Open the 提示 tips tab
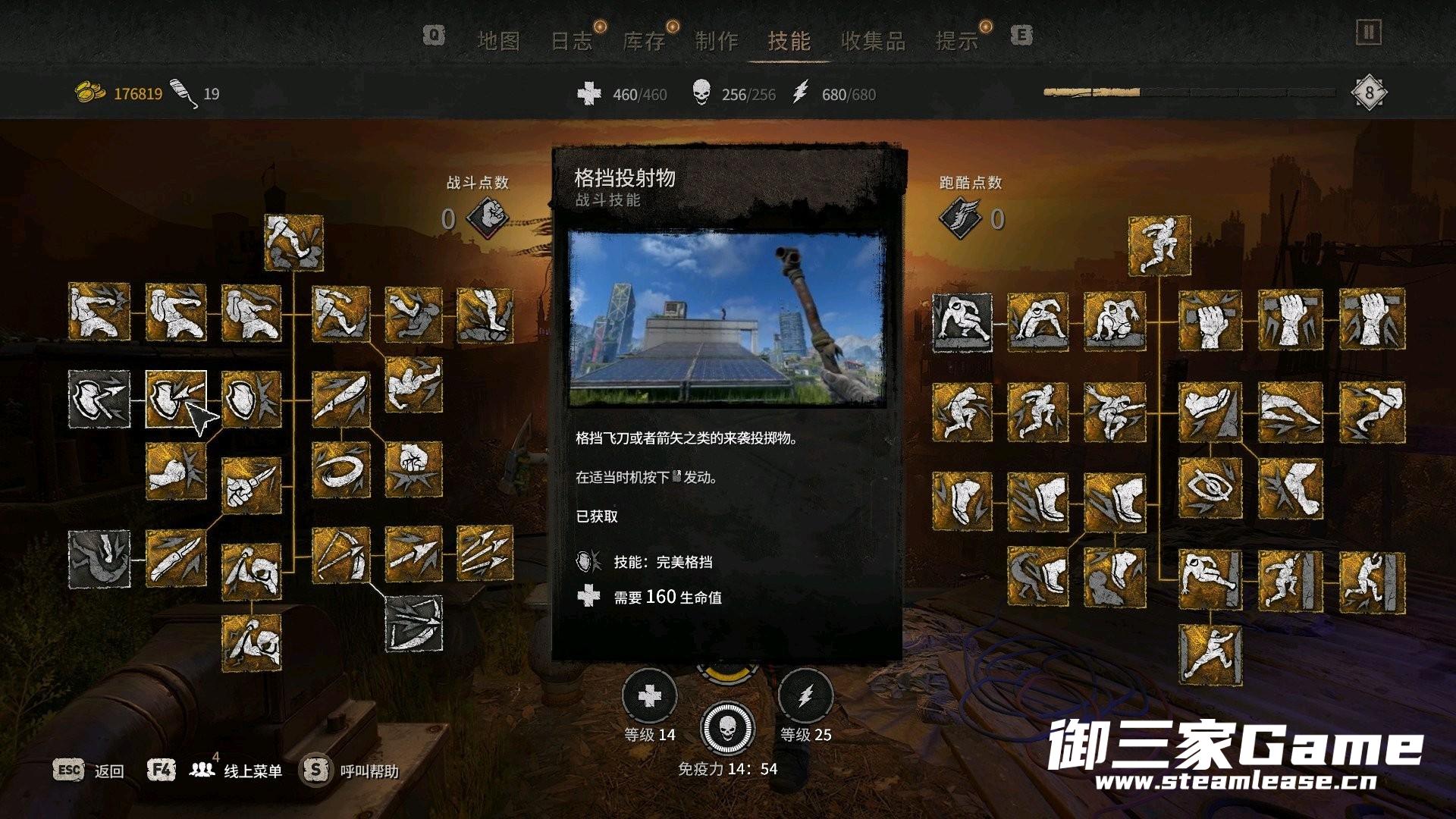The image size is (1456, 819). [957, 41]
